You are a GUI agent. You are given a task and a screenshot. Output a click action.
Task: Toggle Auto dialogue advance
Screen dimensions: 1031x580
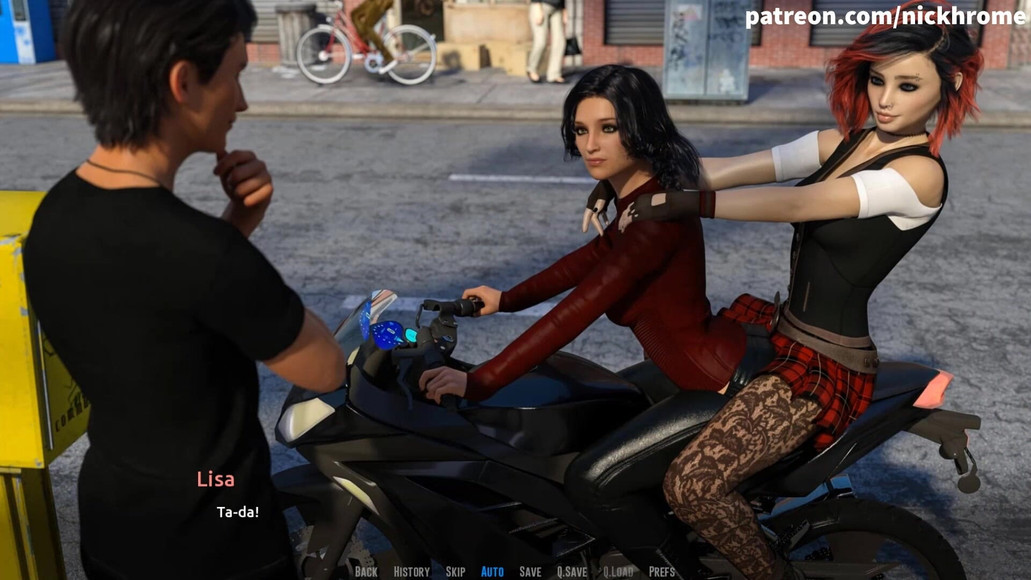[x=492, y=572]
